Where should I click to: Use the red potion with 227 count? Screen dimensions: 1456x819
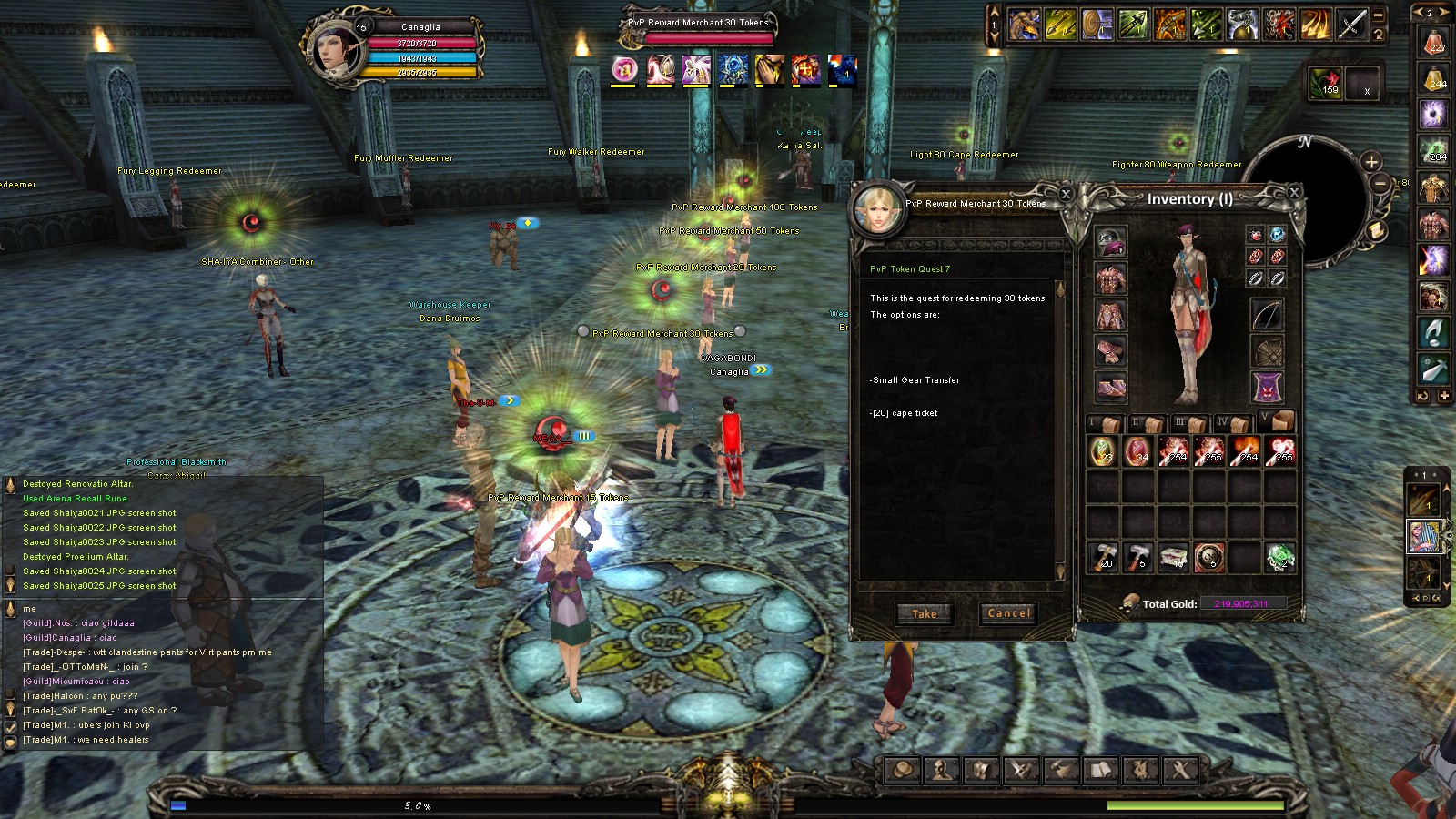pyautogui.click(x=1434, y=42)
